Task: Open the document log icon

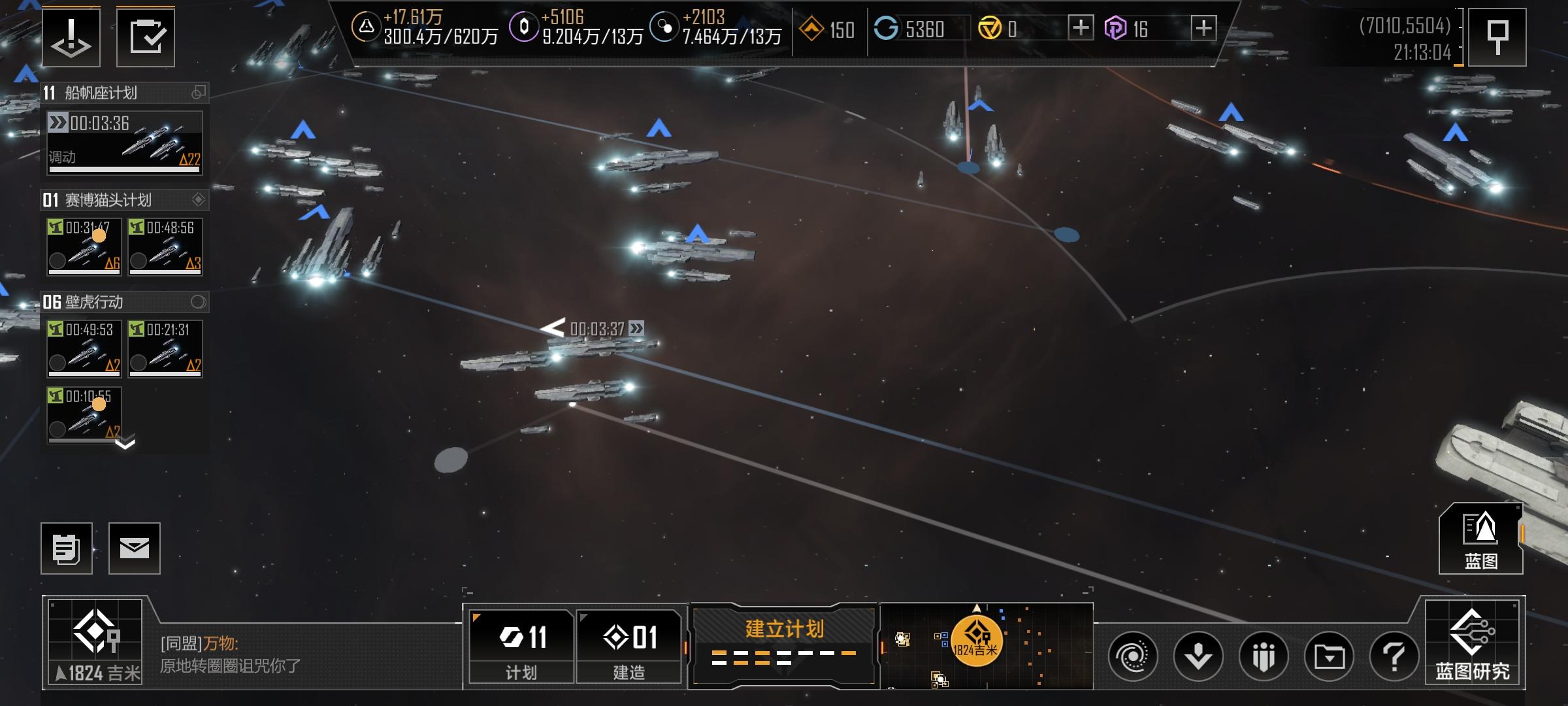Action: click(67, 548)
